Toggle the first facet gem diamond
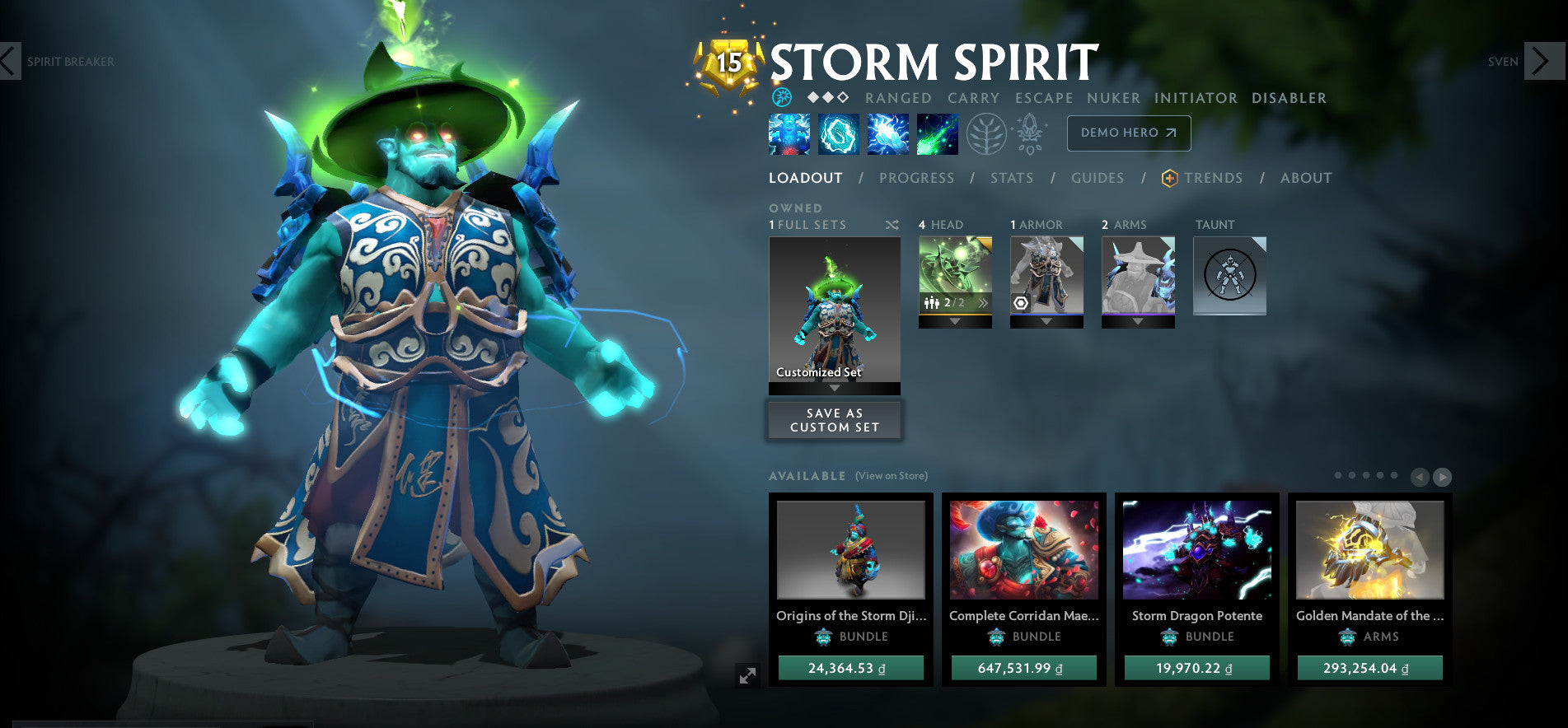This screenshot has height=728, width=1568. [812, 96]
